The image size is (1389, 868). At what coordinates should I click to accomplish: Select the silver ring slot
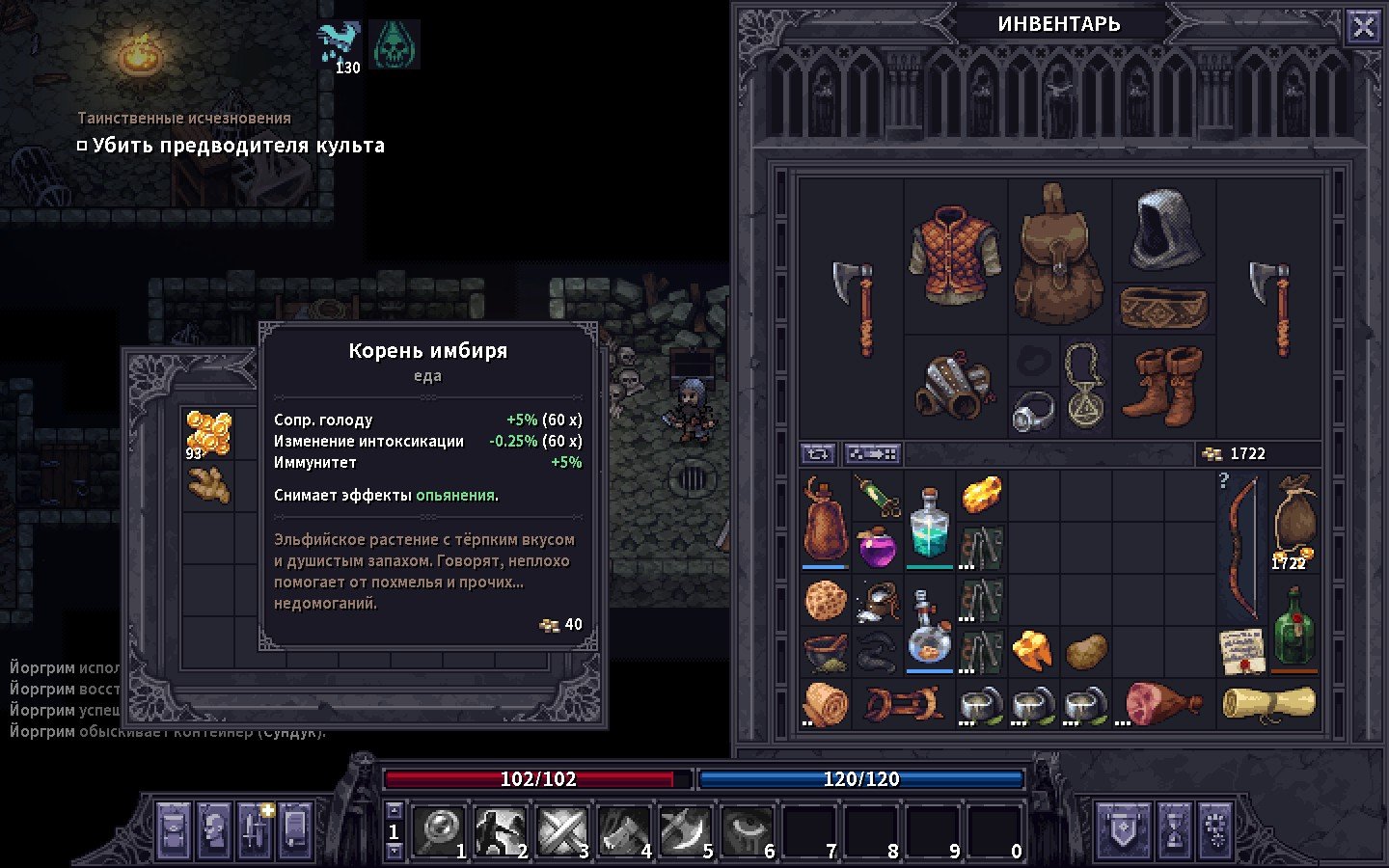(x=1033, y=412)
